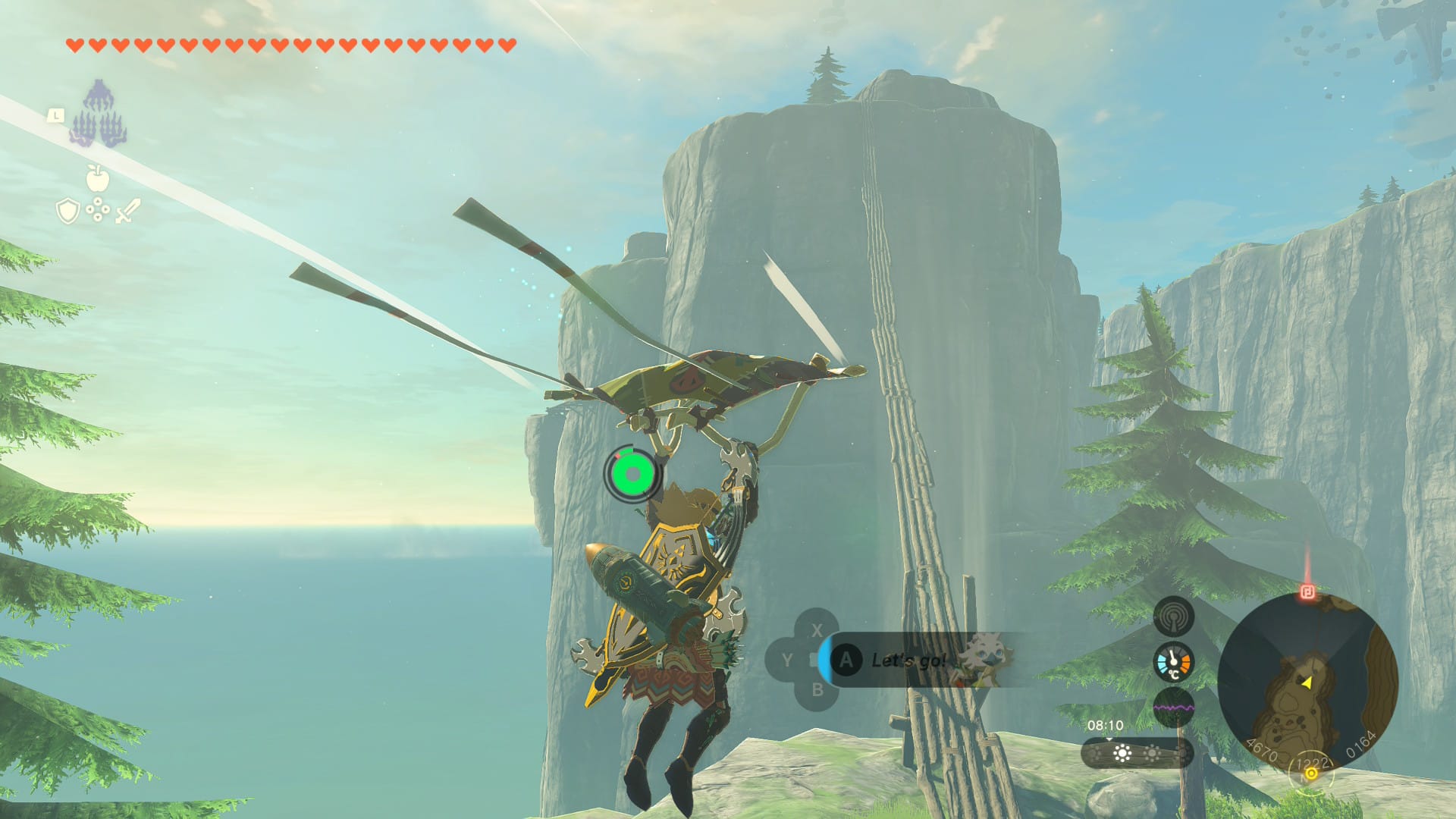Click the shrine sensor signal icon
Screen dimensions: 1456x819
1173,617
